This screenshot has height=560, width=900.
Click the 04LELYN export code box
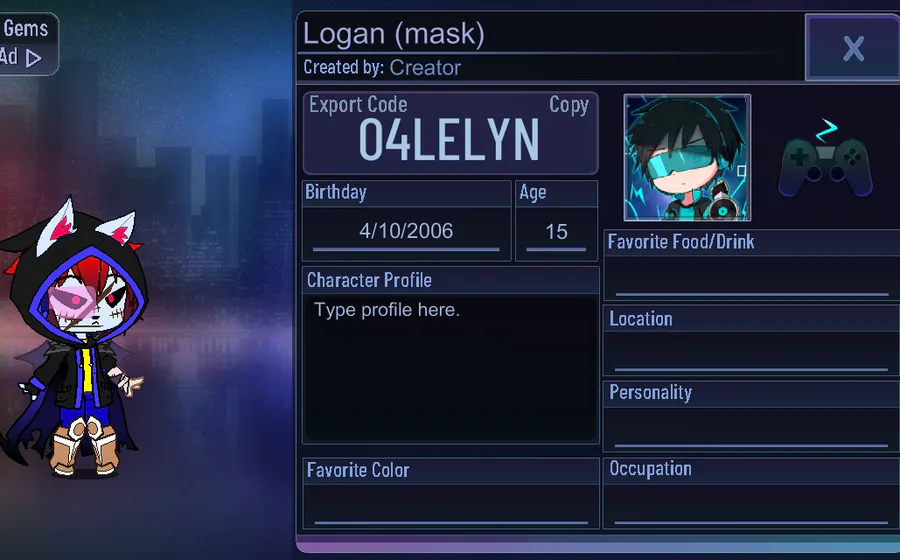(x=449, y=141)
